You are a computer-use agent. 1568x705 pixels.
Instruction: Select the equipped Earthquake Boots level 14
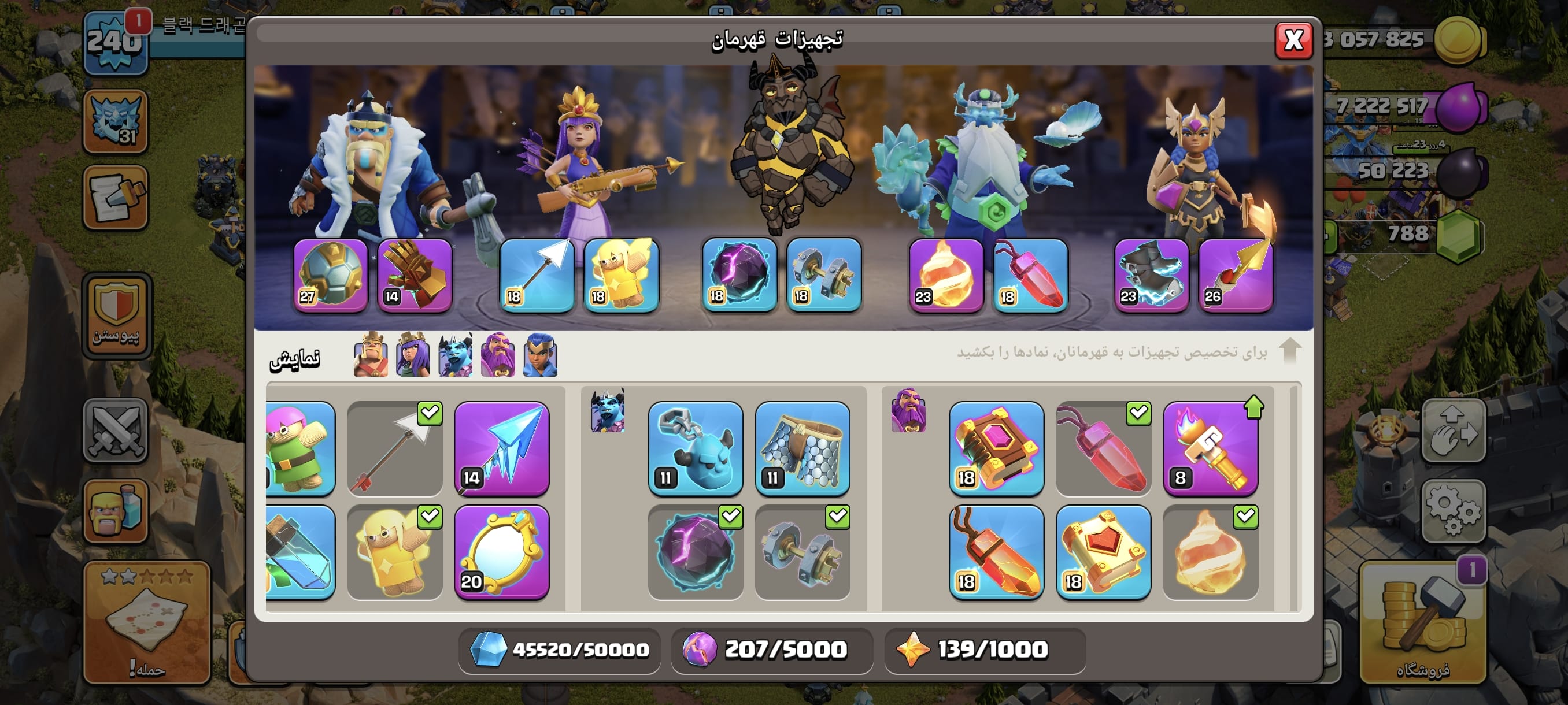point(415,276)
